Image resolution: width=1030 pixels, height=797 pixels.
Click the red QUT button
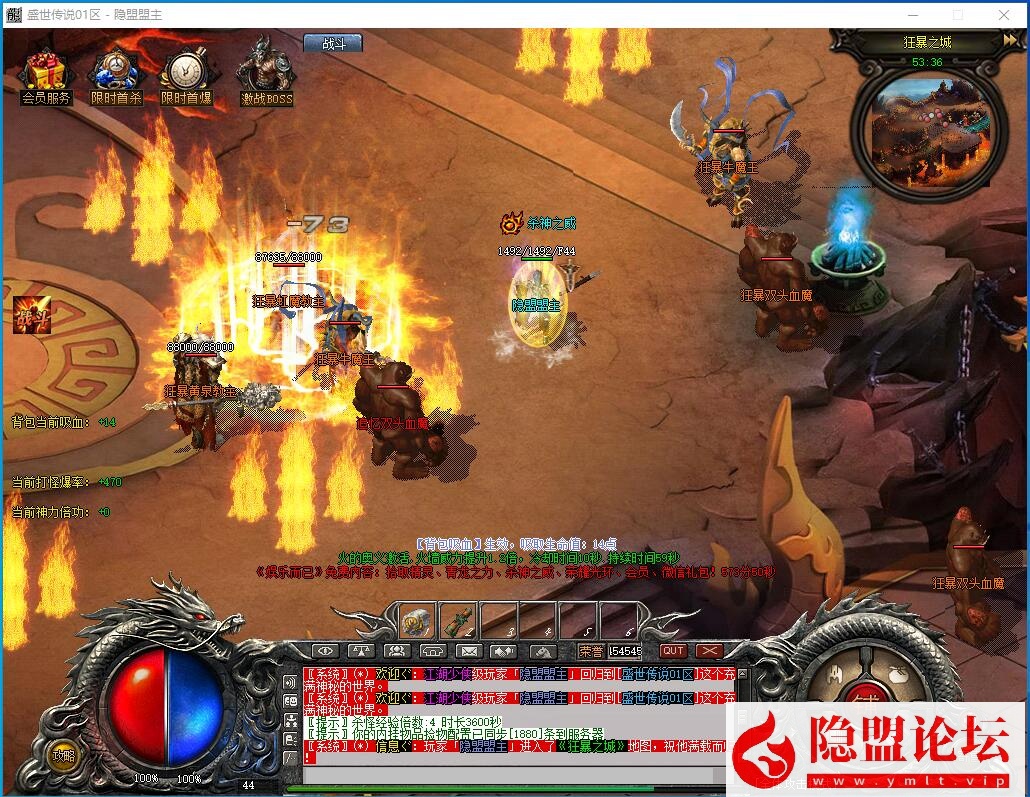[673, 651]
